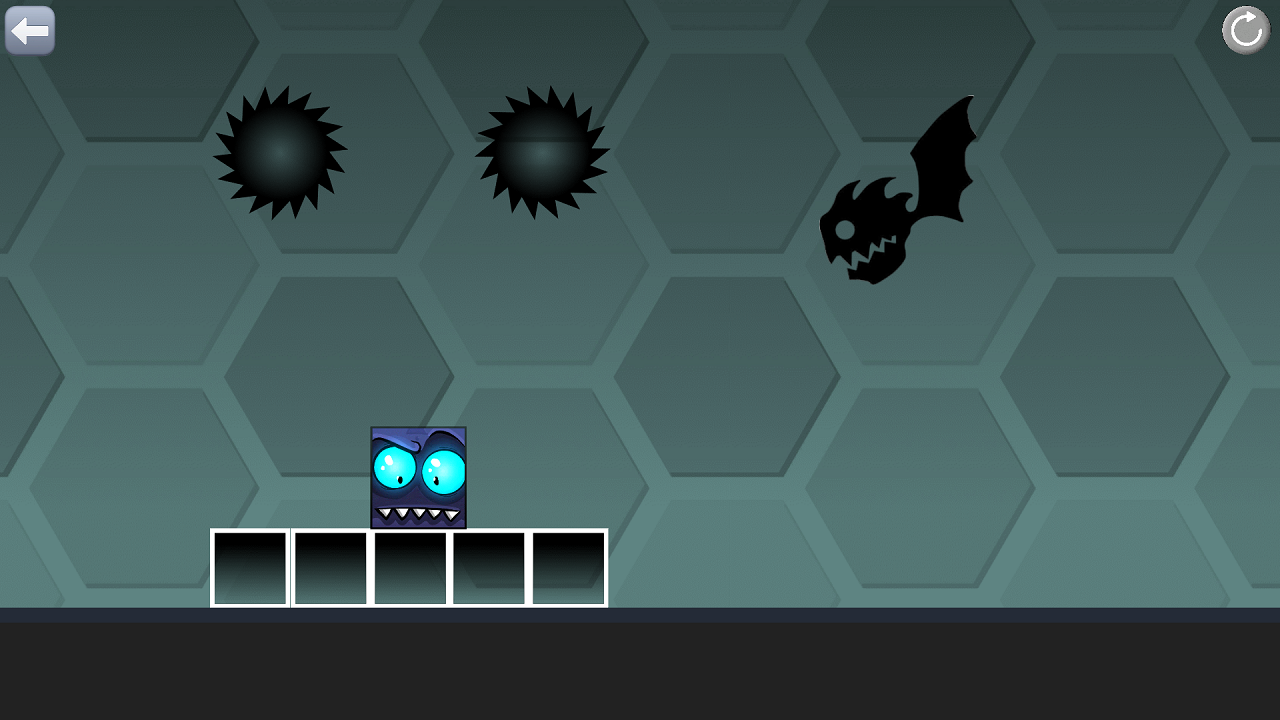Viewport: 1280px width, 720px height.
Task: Select the left spiked ball hazard
Action: (278, 152)
